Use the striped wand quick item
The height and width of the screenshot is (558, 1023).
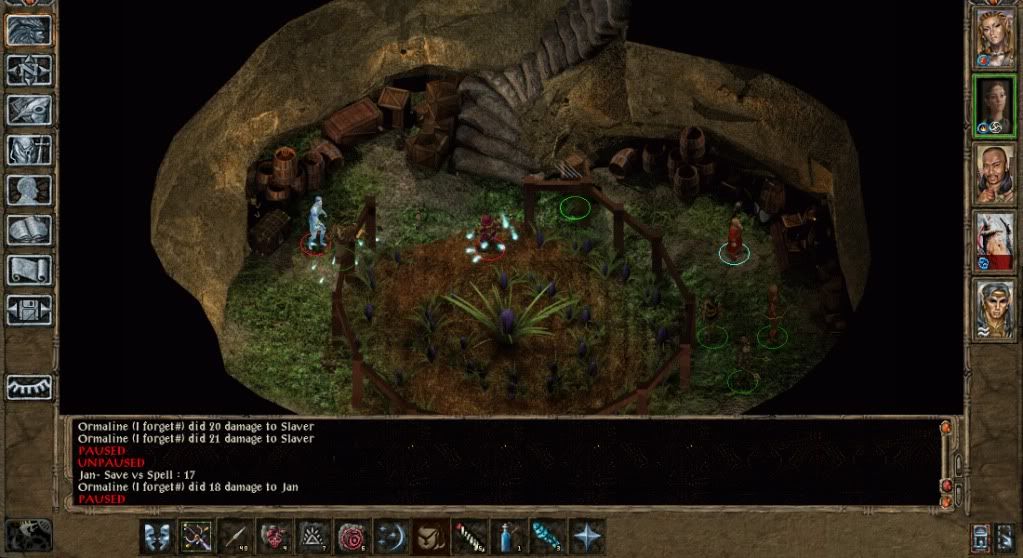[470, 536]
